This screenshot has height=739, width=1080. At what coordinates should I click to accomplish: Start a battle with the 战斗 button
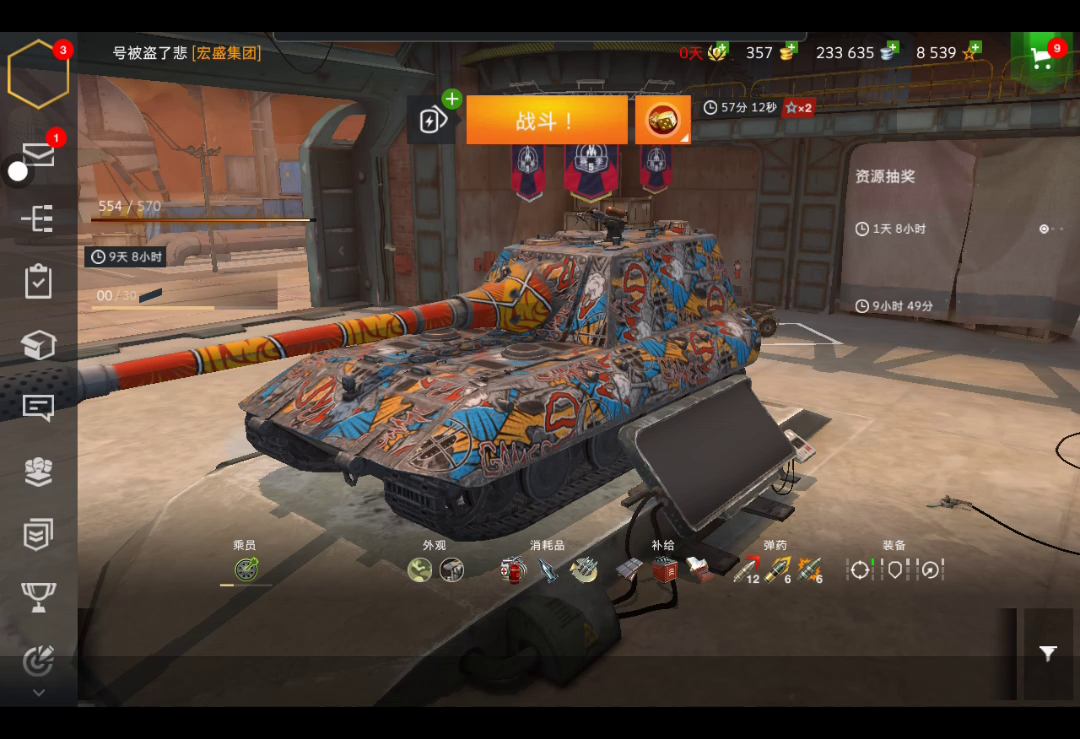pyautogui.click(x=546, y=120)
